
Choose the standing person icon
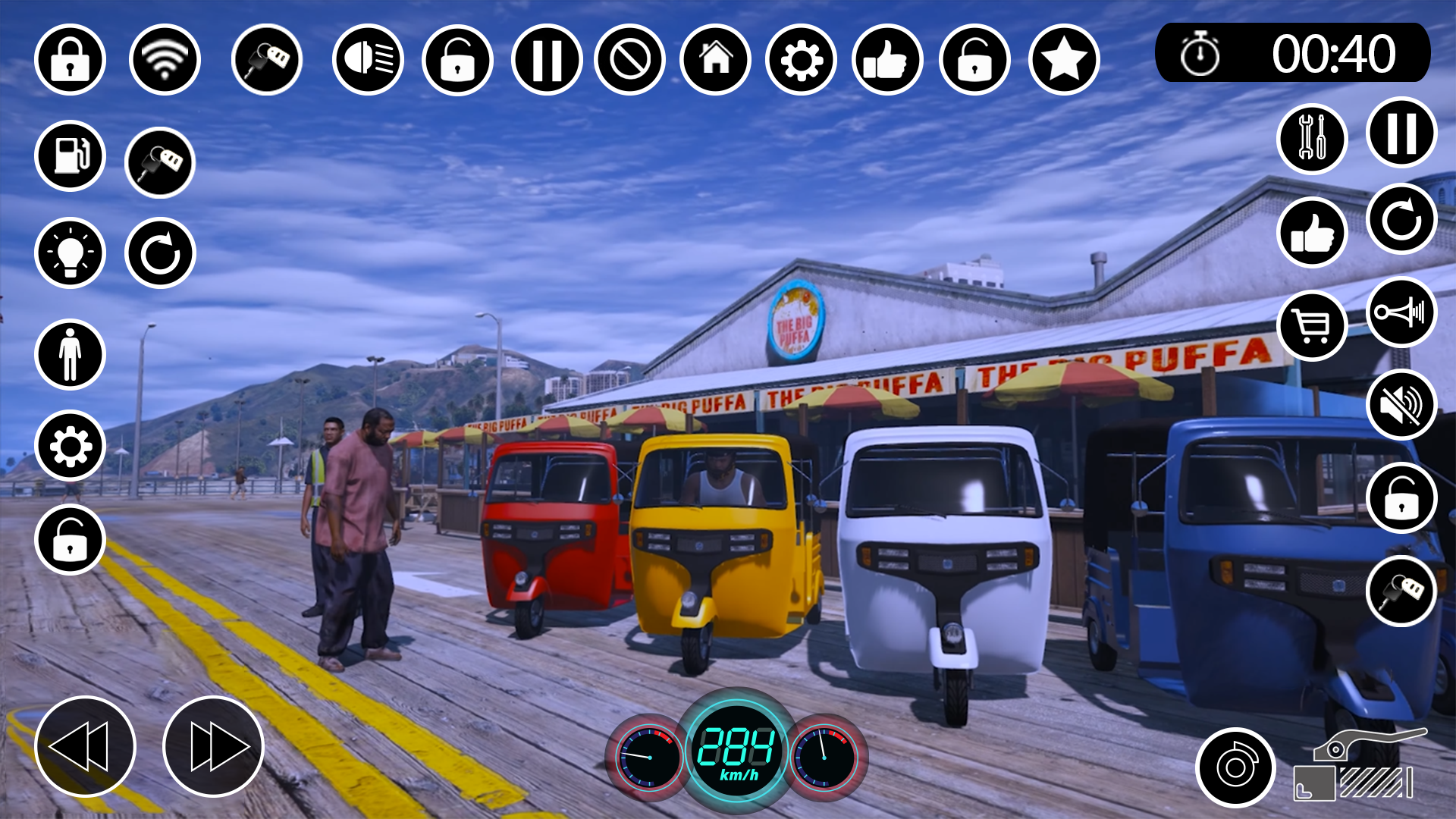(x=70, y=354)
